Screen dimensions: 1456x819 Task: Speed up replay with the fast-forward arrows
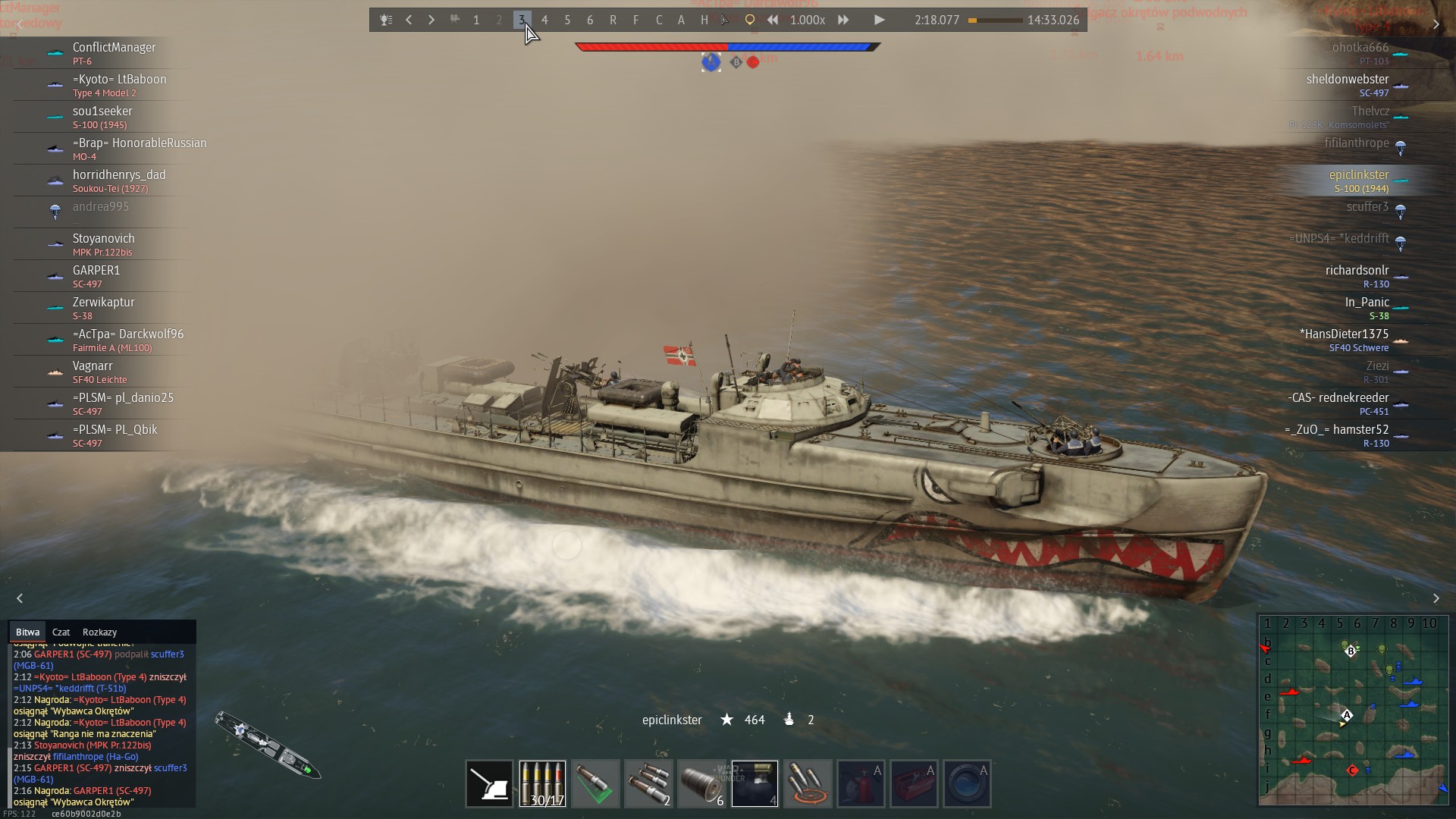843,20
